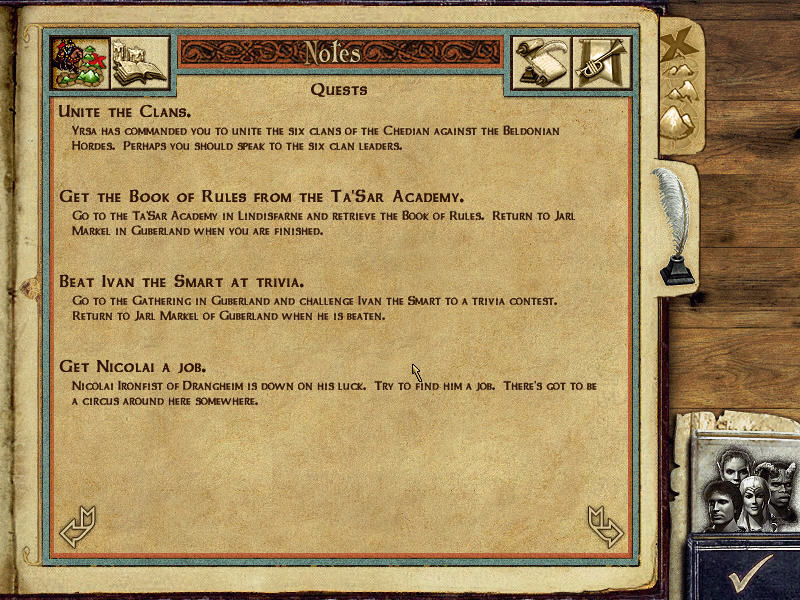Flip to the next notes page
The width and height of the screenshot is (800, 600).
pos(606,527)
